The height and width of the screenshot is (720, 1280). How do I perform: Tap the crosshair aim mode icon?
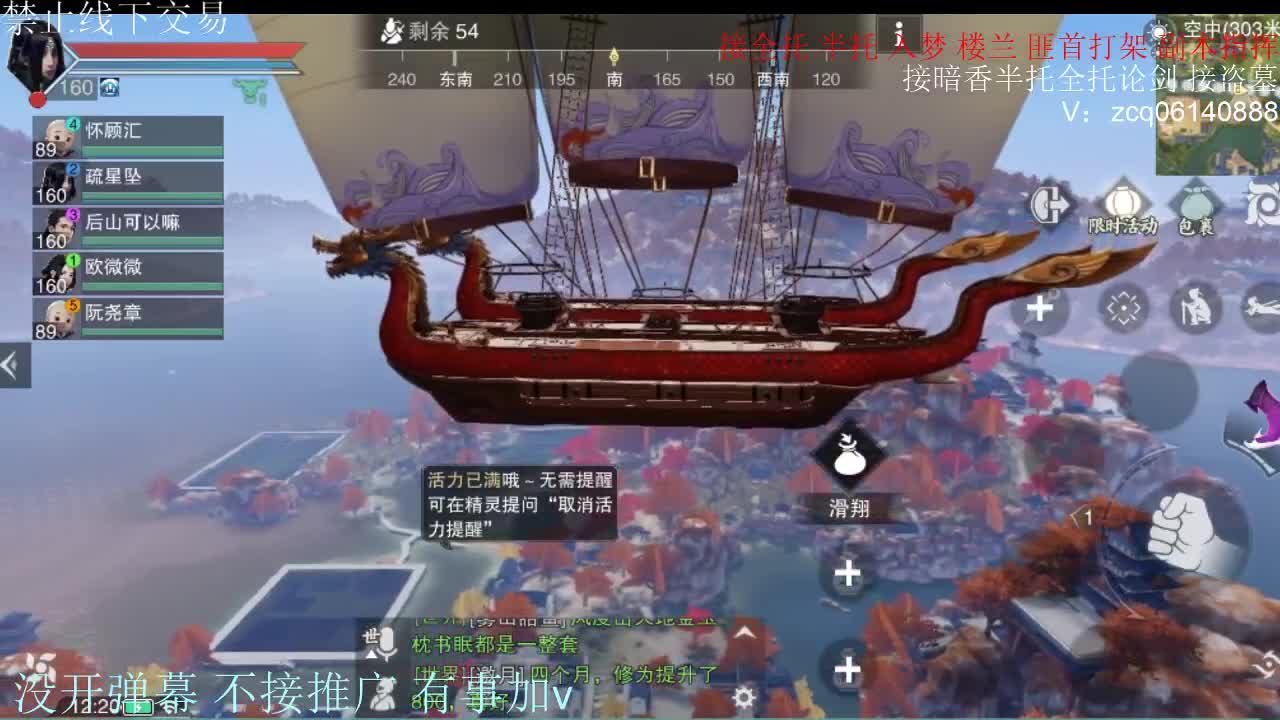tap(1124, 307)
